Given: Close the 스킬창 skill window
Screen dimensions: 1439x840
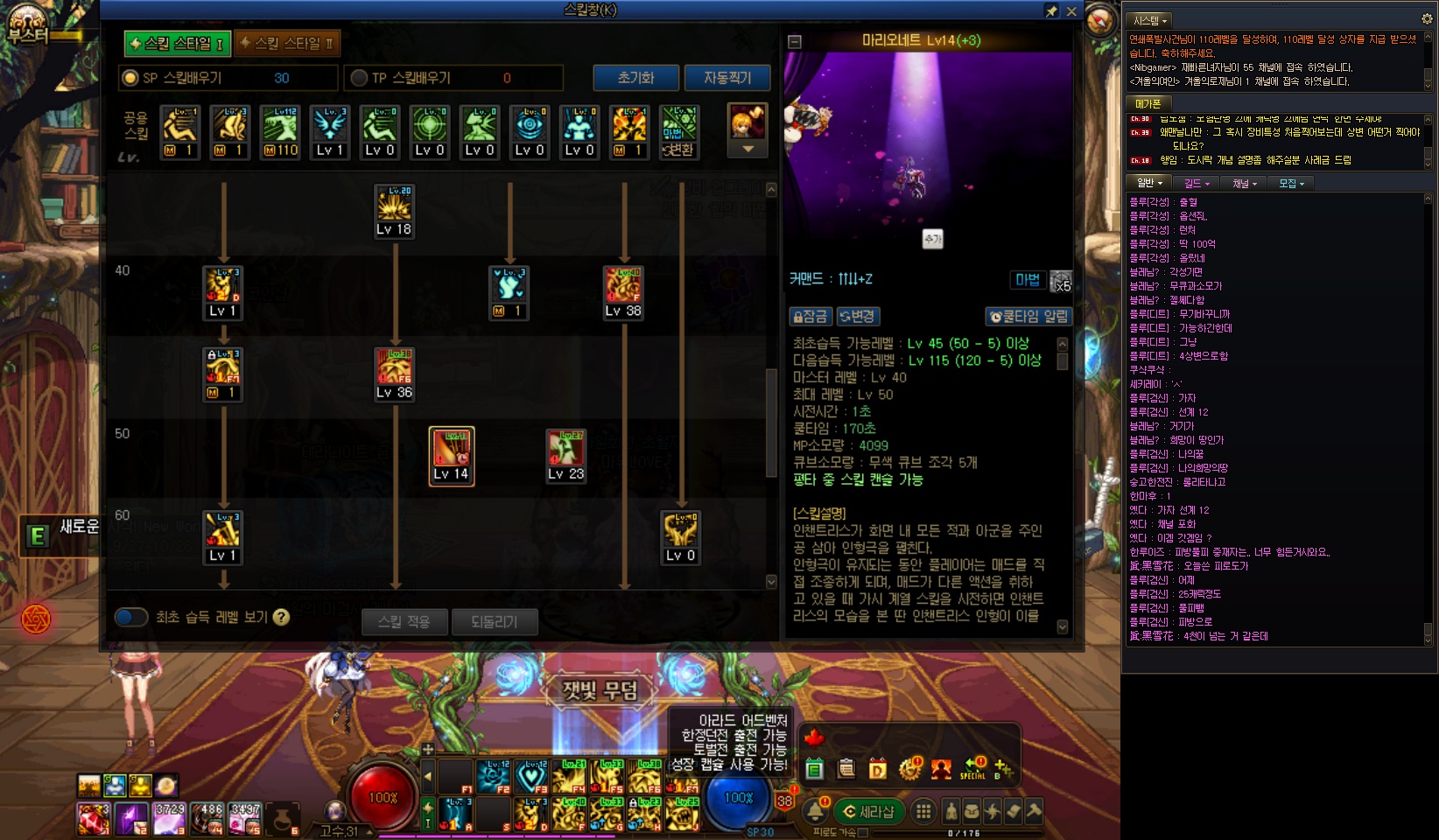Looking at the screenshot, I should 1071,11.
